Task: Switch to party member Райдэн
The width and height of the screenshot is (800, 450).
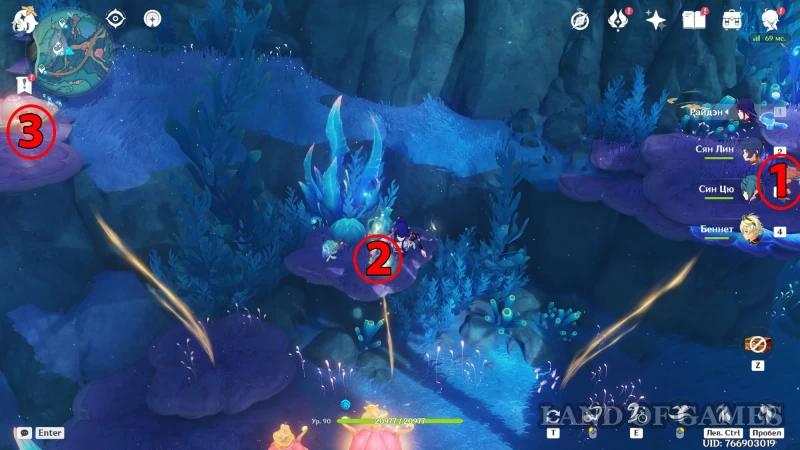Action: (x=745, y=113)
